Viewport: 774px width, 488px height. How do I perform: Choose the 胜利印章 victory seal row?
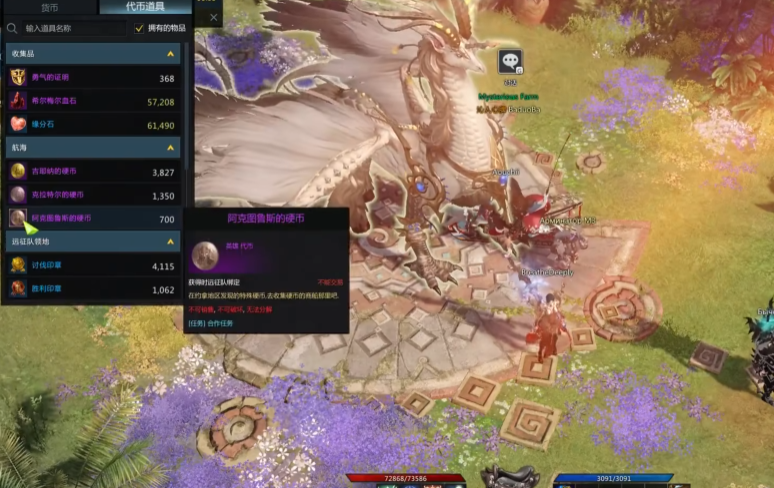point(90,289)
